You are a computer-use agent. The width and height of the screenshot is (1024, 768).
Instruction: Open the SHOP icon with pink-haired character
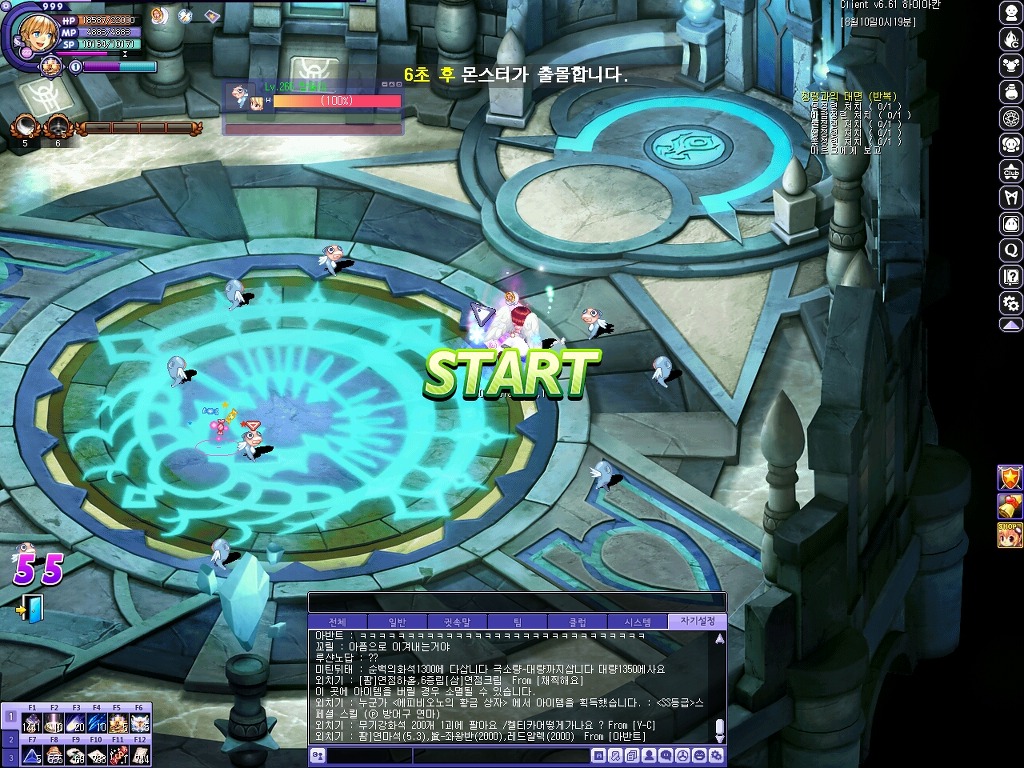click(1010, 534)
